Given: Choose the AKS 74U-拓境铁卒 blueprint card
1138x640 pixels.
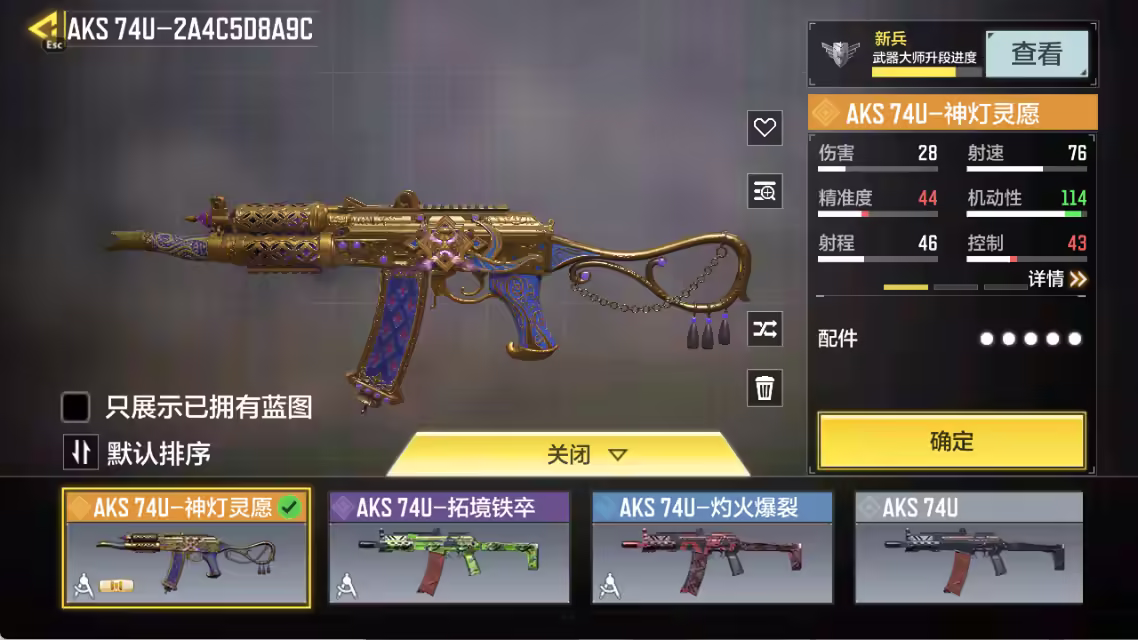Looking at the screenshot, I should 449,548.
